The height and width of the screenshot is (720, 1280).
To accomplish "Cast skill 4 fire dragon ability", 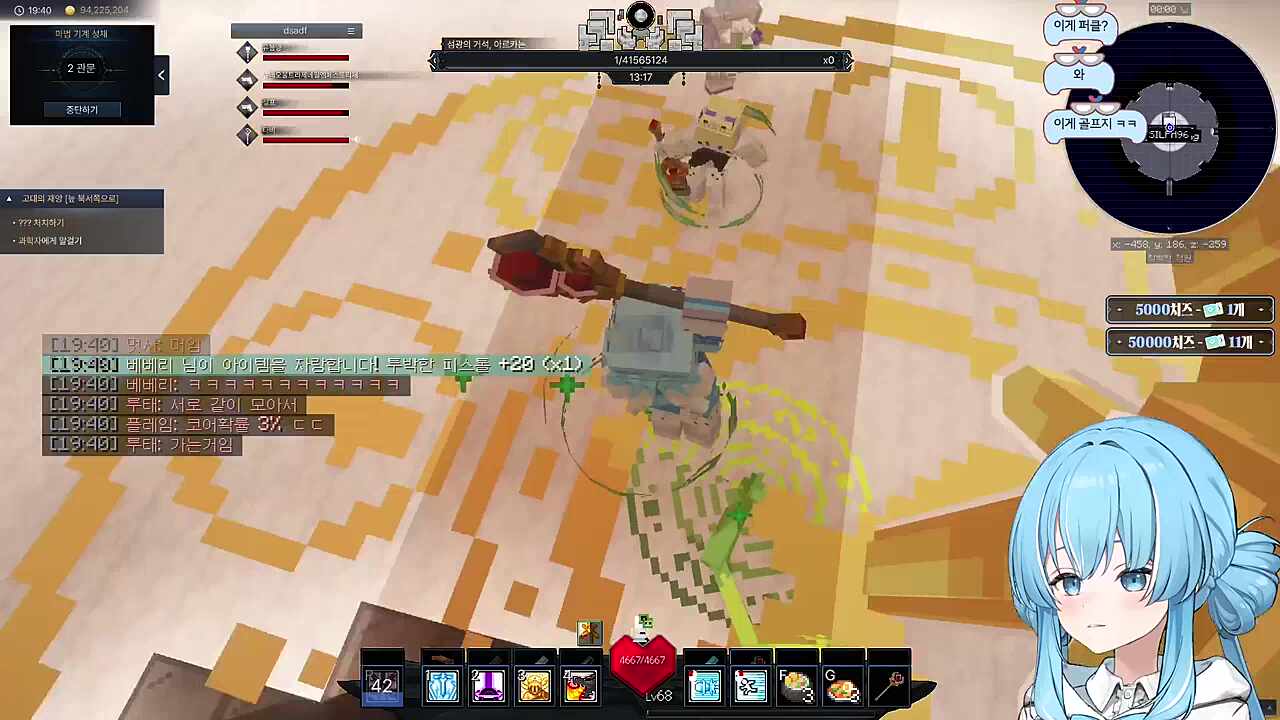I will tap(580, 685).
